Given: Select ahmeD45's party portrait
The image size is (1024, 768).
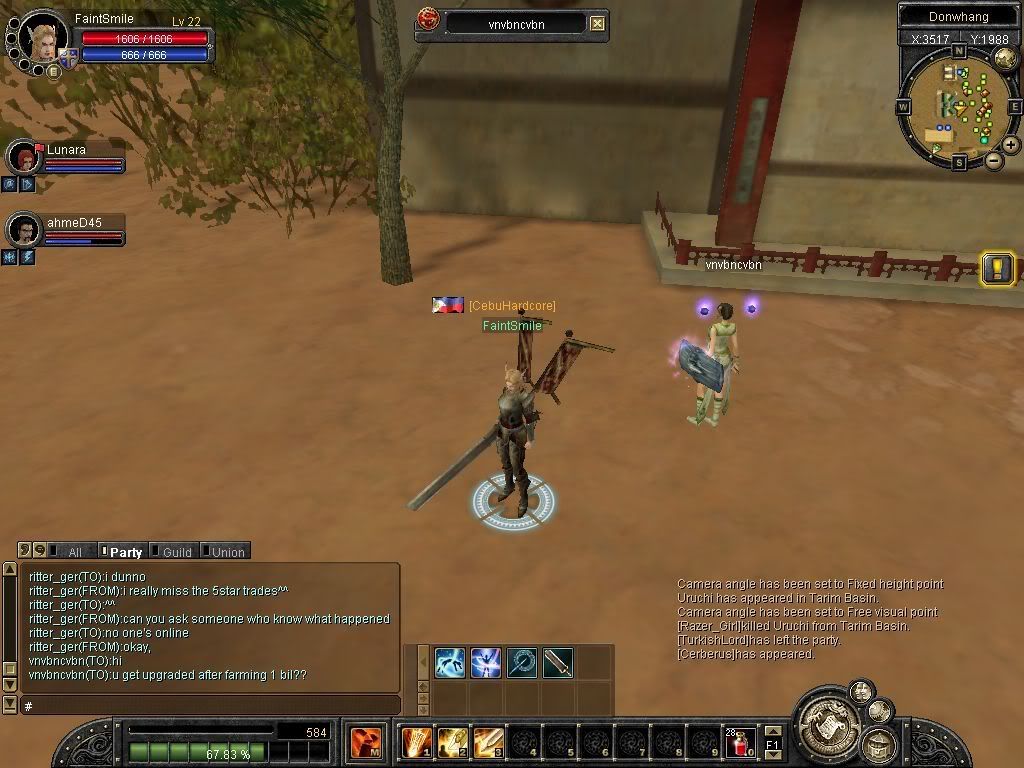Looking at the screenshot, I should click(x=23, y=230).
